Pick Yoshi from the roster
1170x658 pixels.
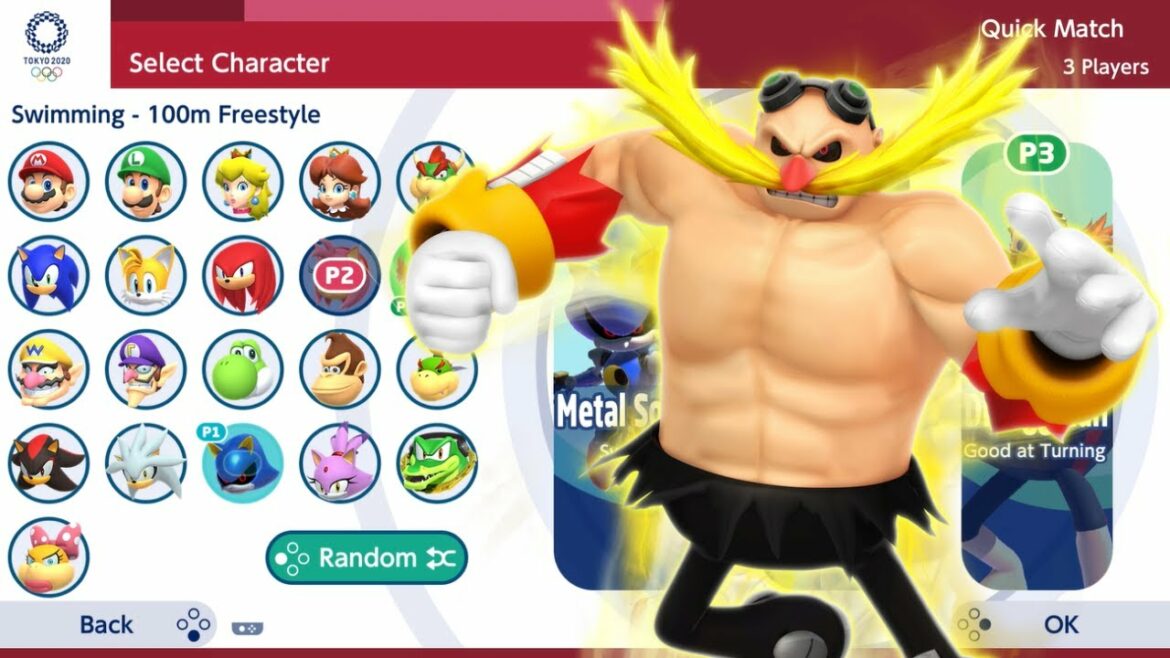(x=243, y=369)
